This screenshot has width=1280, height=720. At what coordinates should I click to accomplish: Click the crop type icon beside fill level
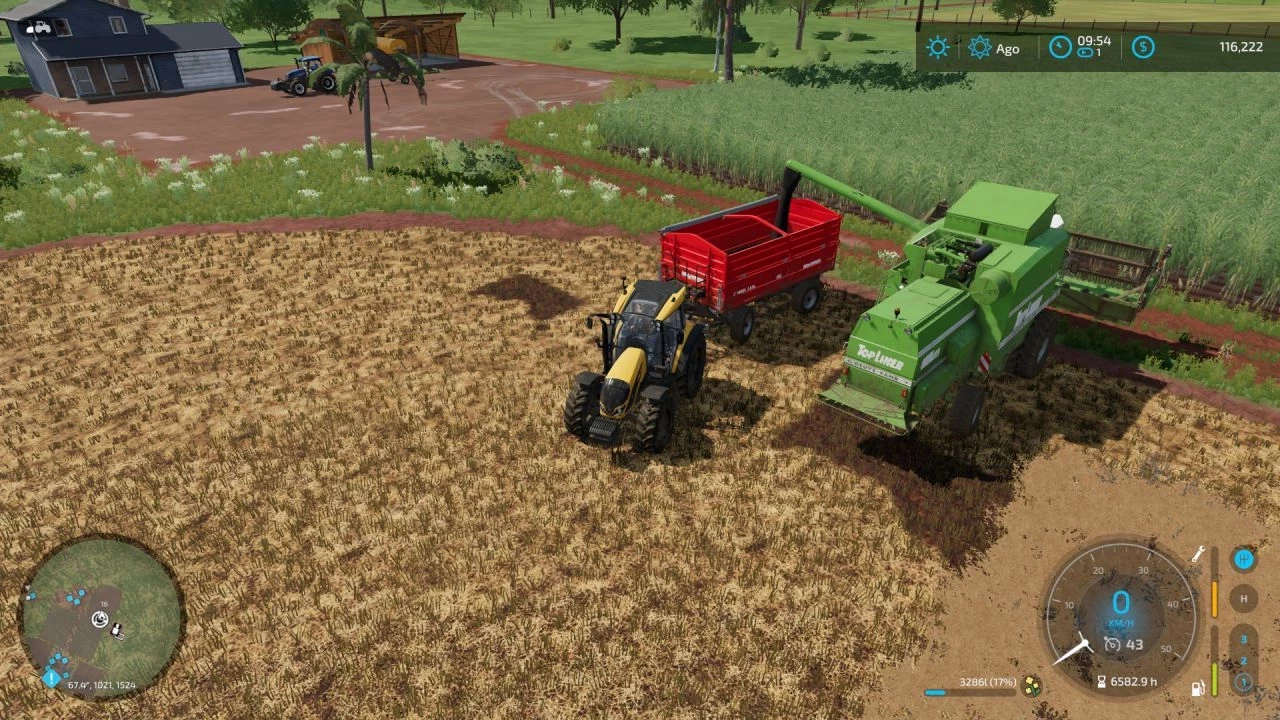(x=1032, y=686)
